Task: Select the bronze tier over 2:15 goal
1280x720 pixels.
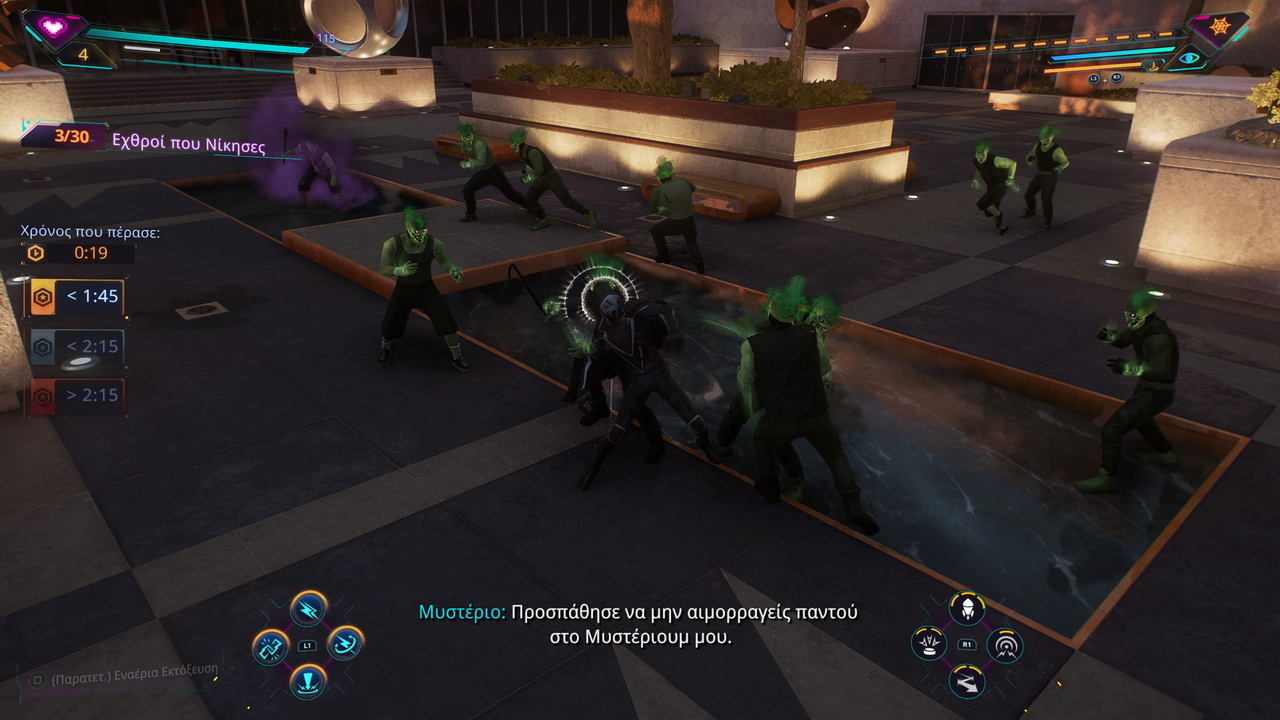Action: (77, 395)
